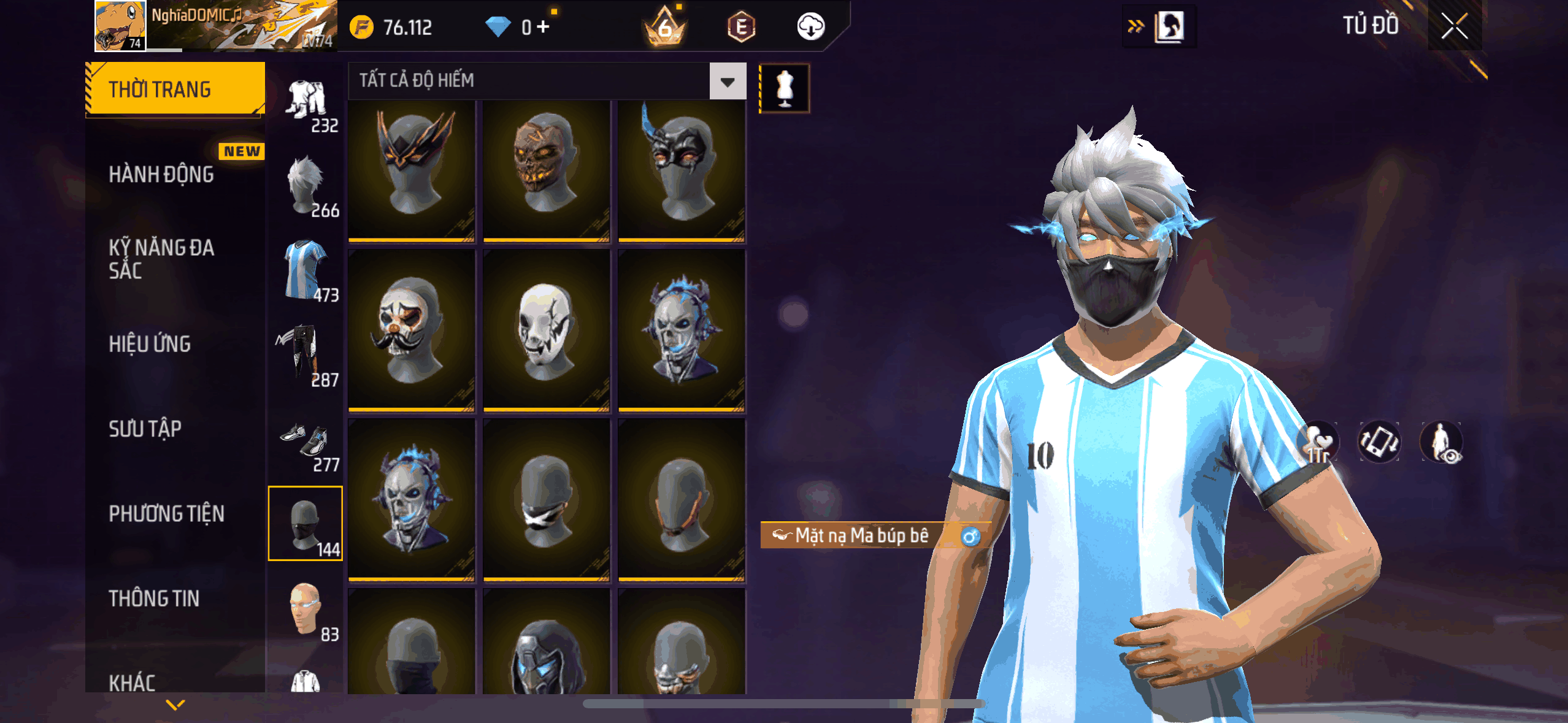Choose the clown mask with mustache
Viewport: 1568px width, 723px height.
(412, 329)
